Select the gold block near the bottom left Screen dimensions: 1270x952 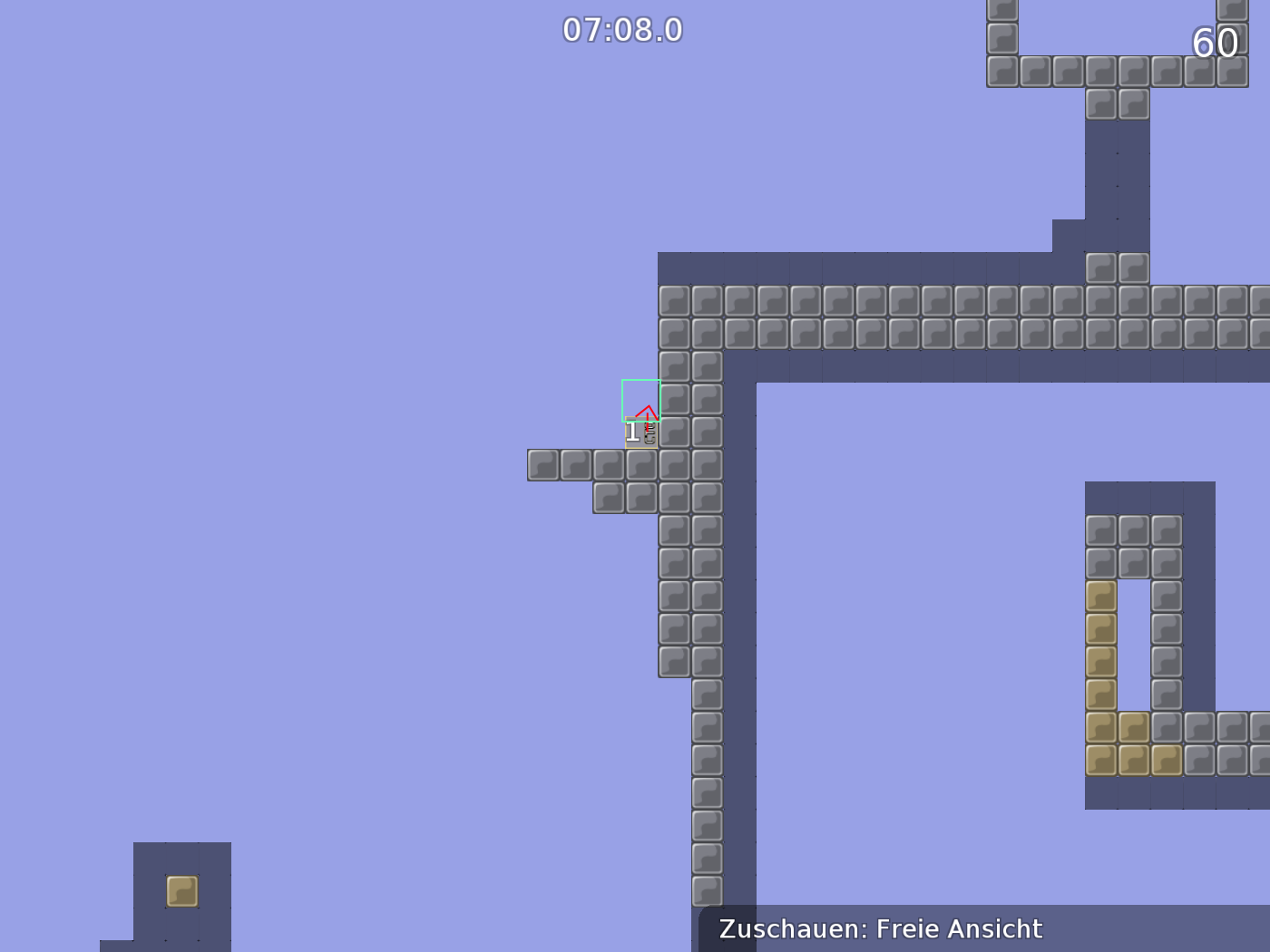tap(181, 891)
